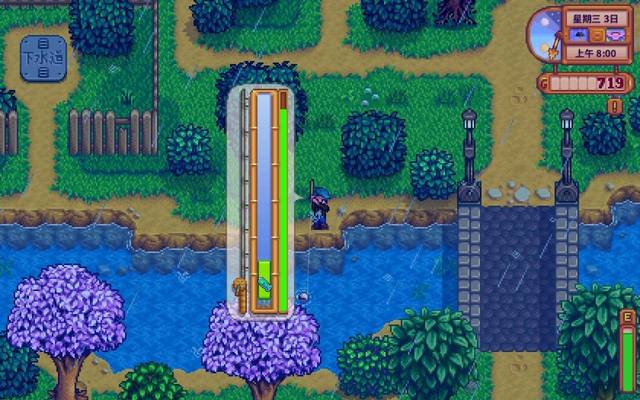Open the quest journal exclamation icon
This screenshot has height=400, width=640.
[615, 105]
